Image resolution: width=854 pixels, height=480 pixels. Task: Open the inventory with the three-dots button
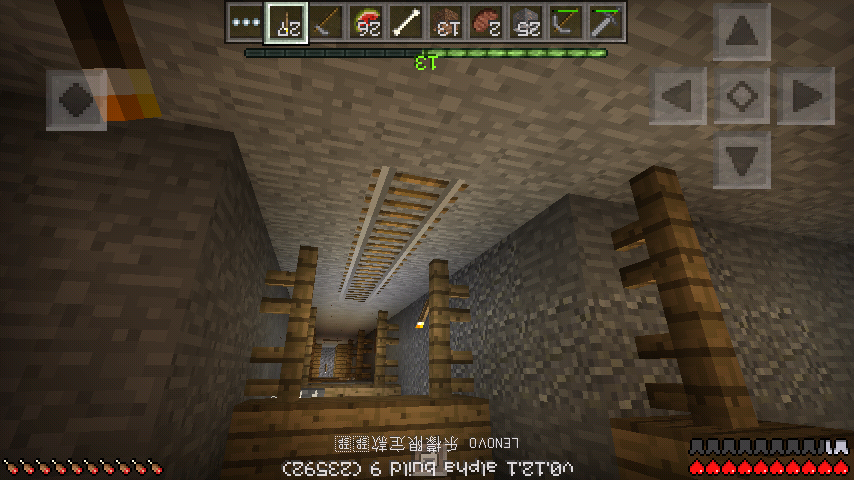click(245, 21)
